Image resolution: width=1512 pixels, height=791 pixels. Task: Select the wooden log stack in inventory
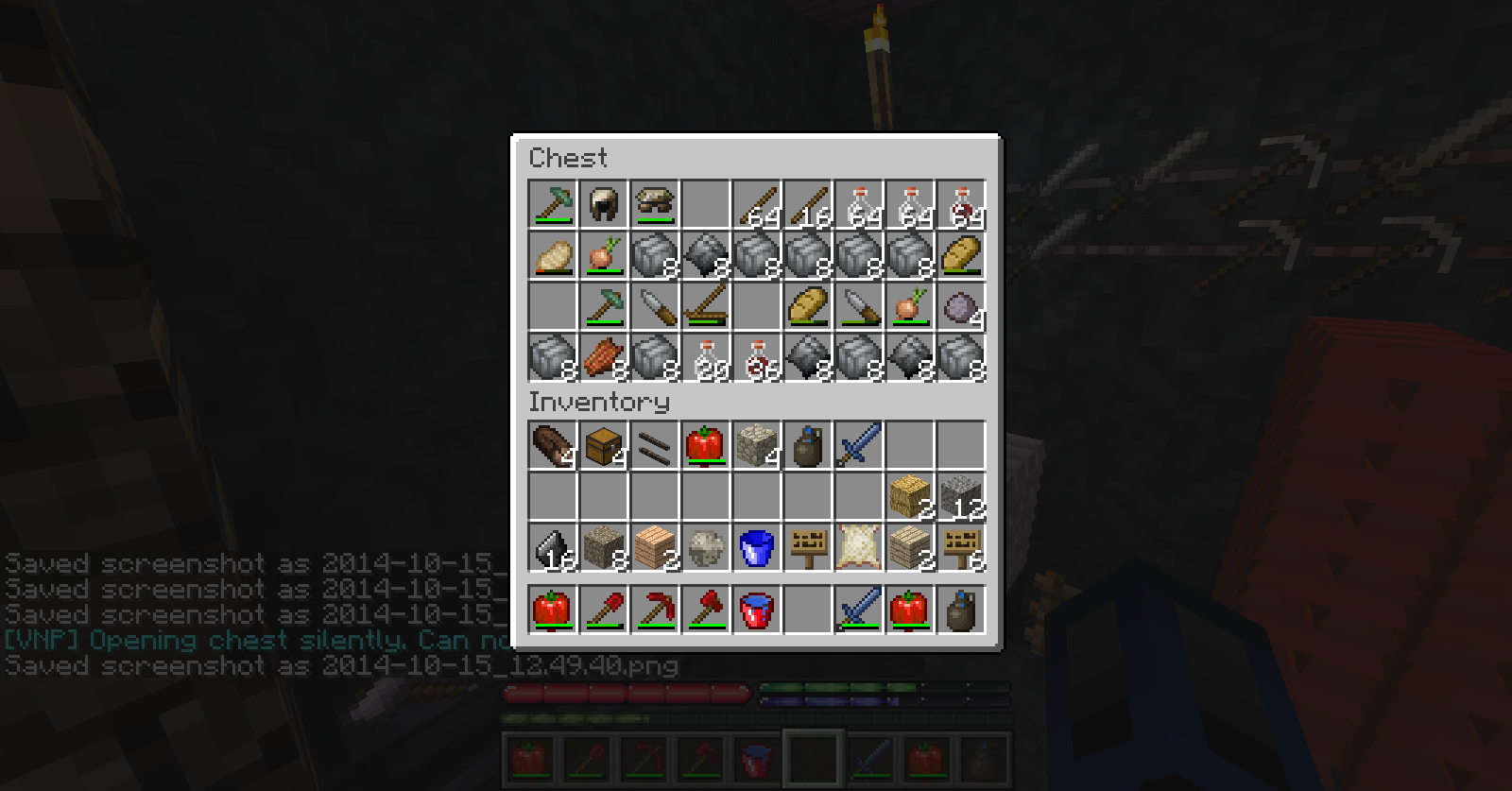pos(552,445)
